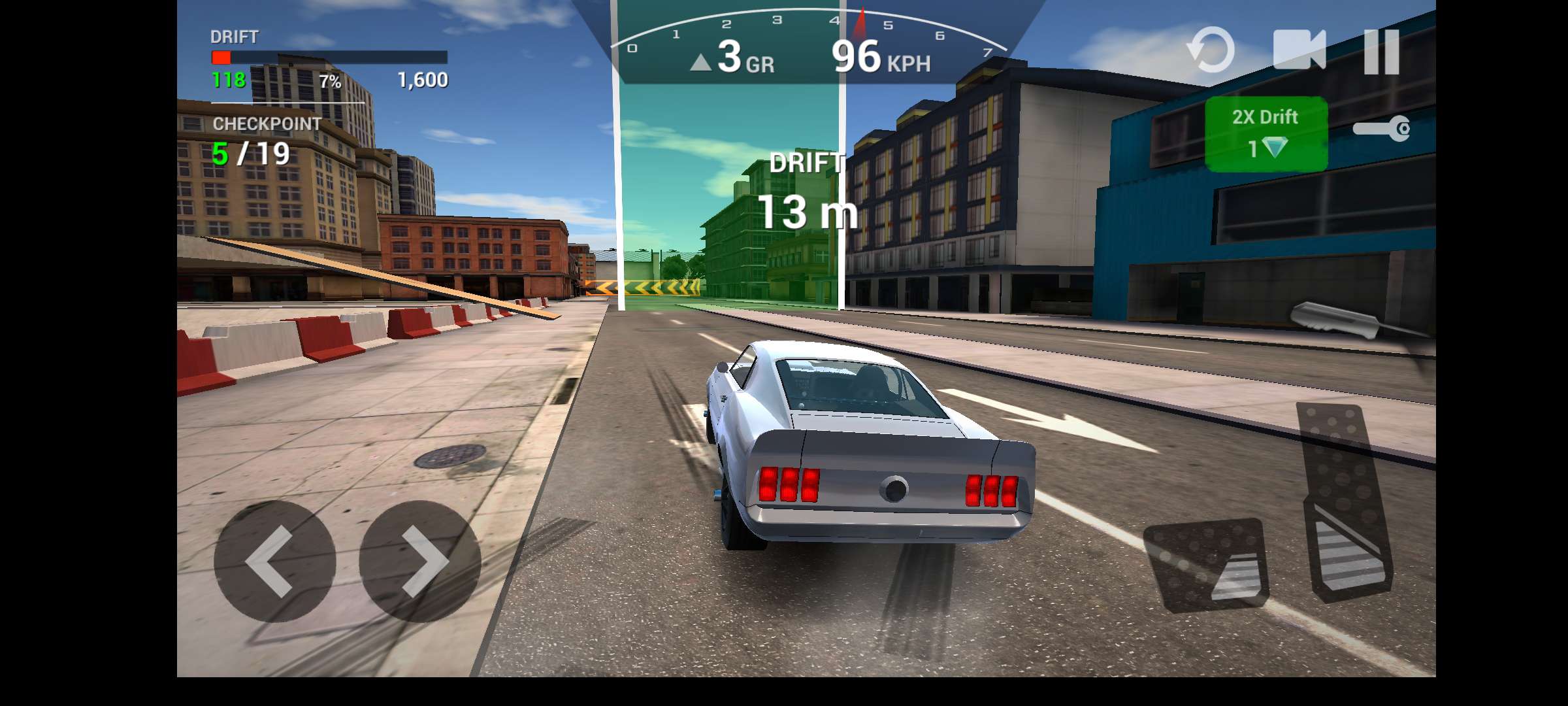This screenshot has width=1568, height=706.
Task: Activate the 2X Drift booster
Action: (x=1264, y=131)
